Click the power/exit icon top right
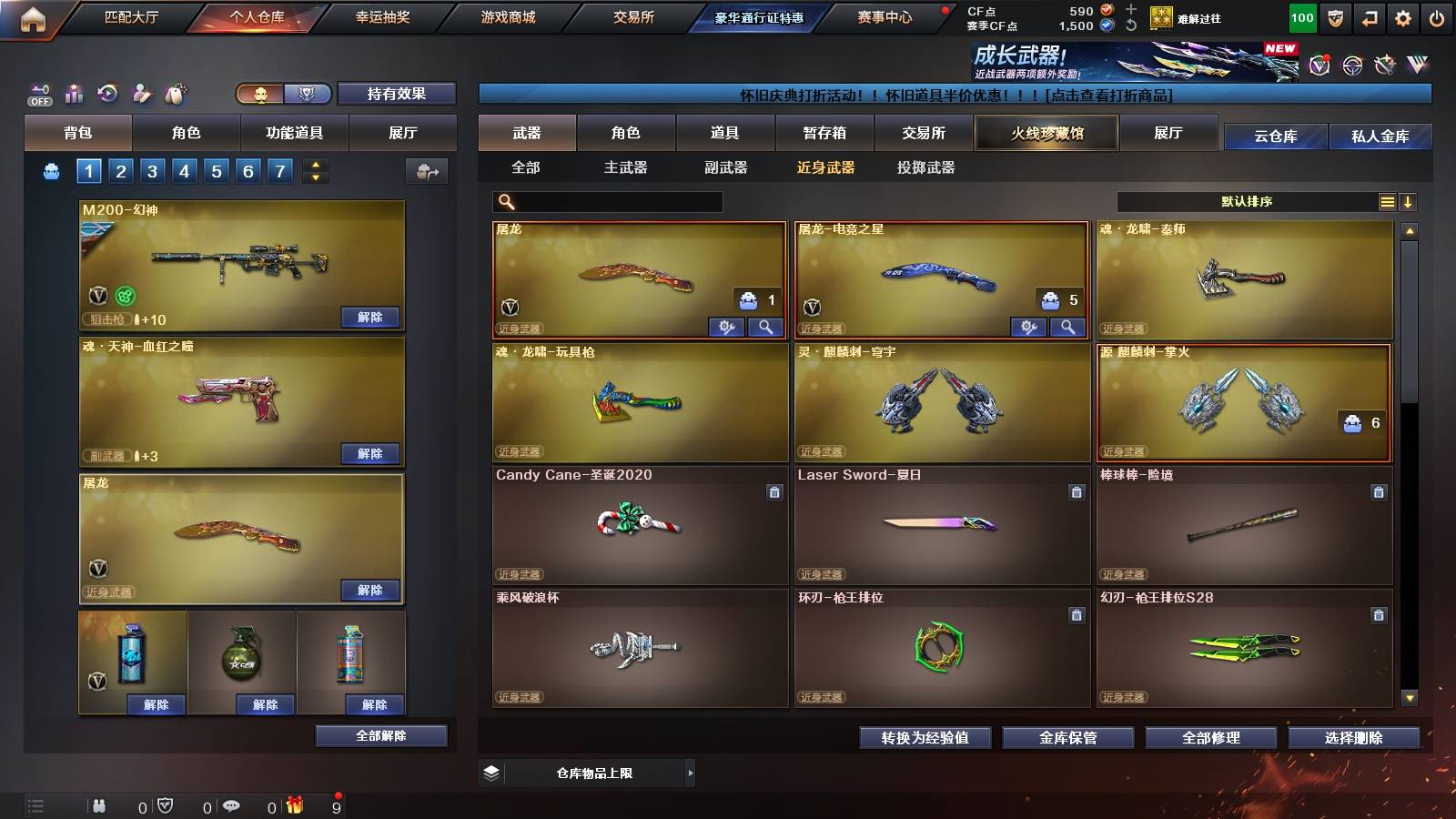The height and width of the screenshot is (819, 1456). tap(1436, 19)
